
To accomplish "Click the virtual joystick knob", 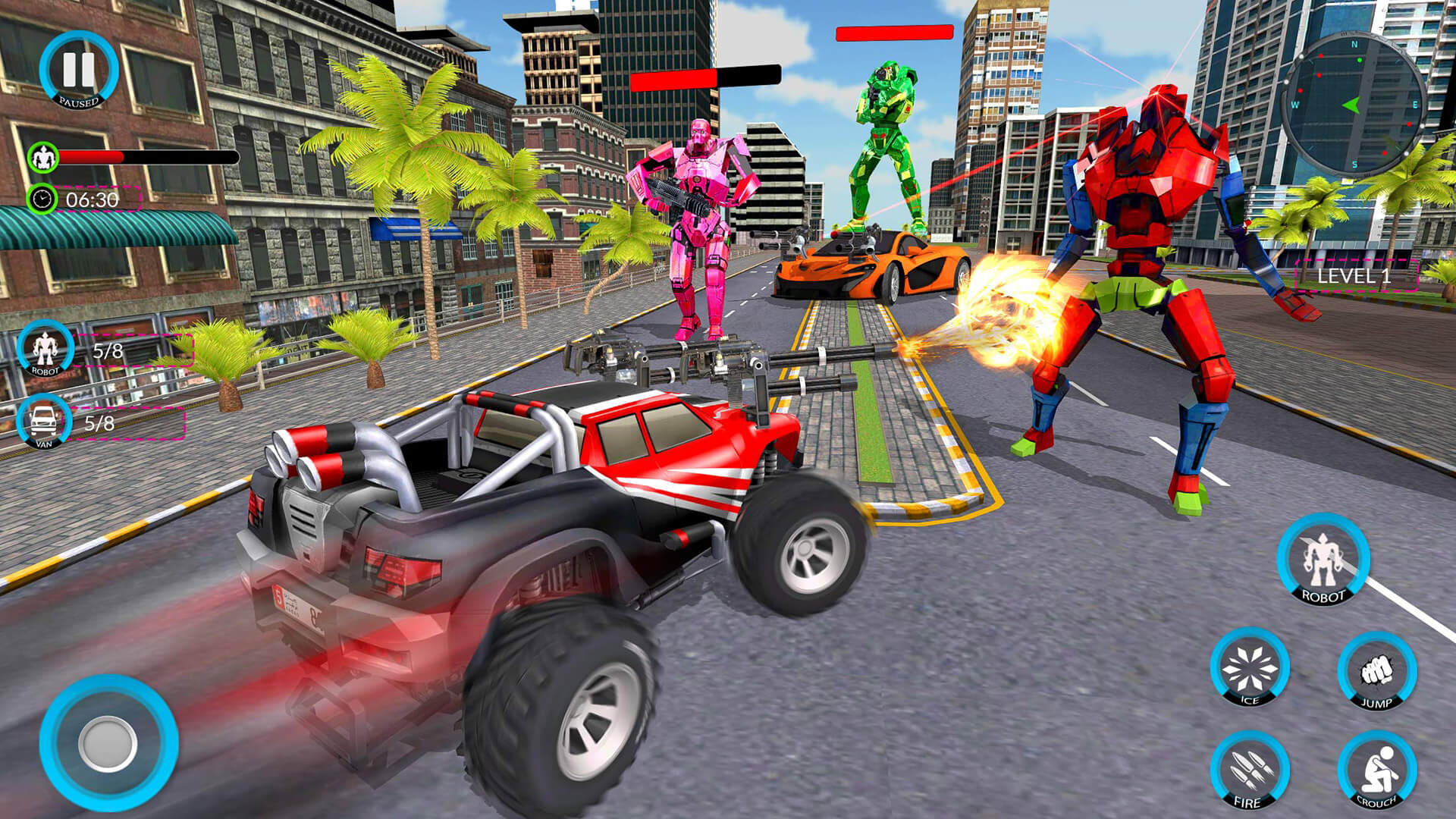I will pos(108,742).
